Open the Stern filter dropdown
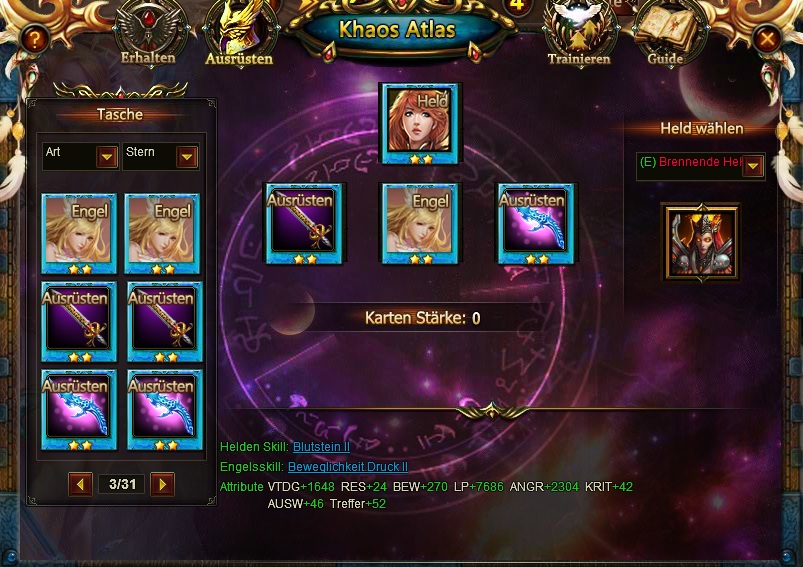The width and height of the screenshot is (803, 567). pyautogui.click(x=187, y=157)
